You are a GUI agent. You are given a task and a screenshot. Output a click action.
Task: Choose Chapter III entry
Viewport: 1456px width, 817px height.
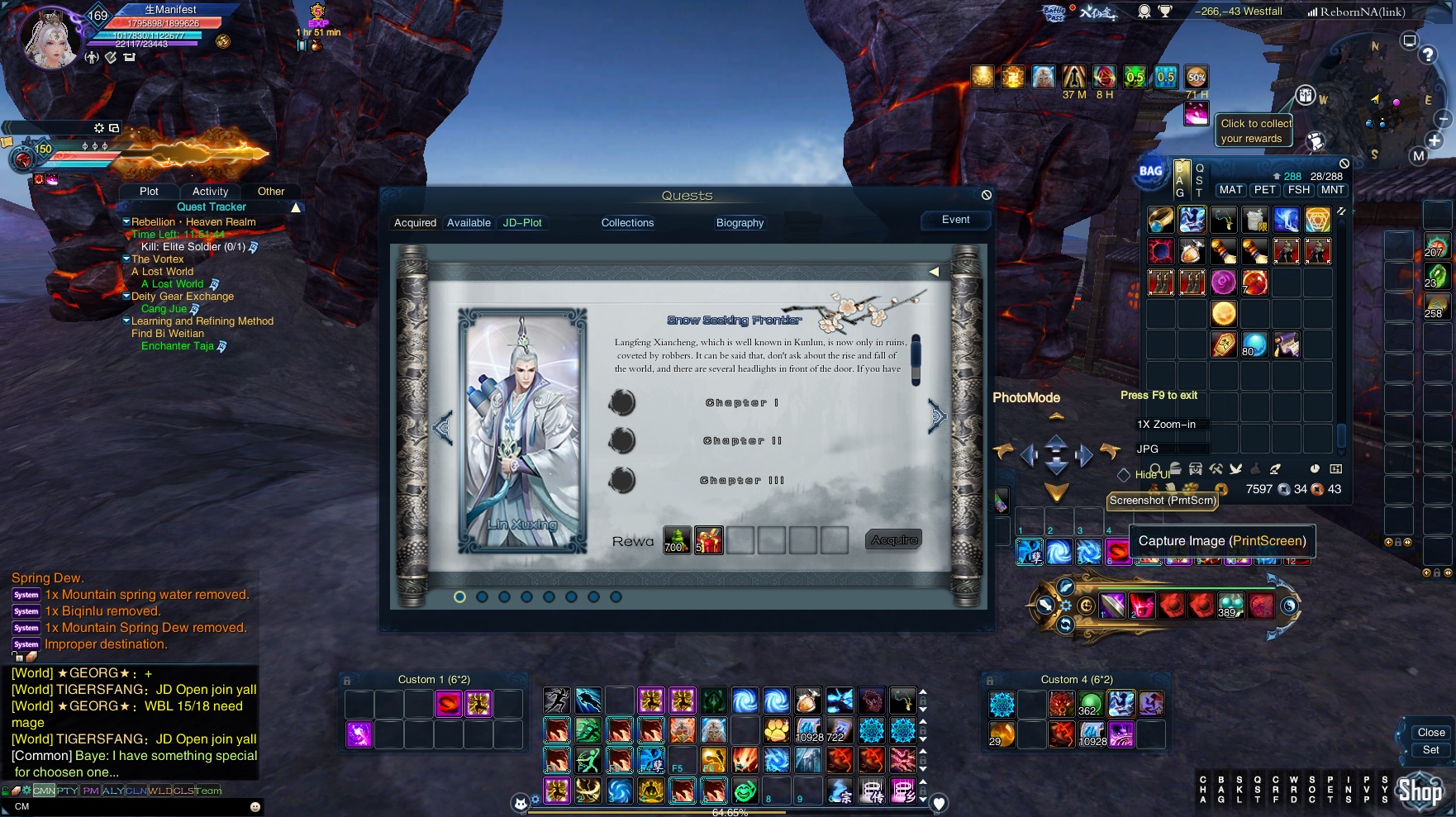coord(741,481)
